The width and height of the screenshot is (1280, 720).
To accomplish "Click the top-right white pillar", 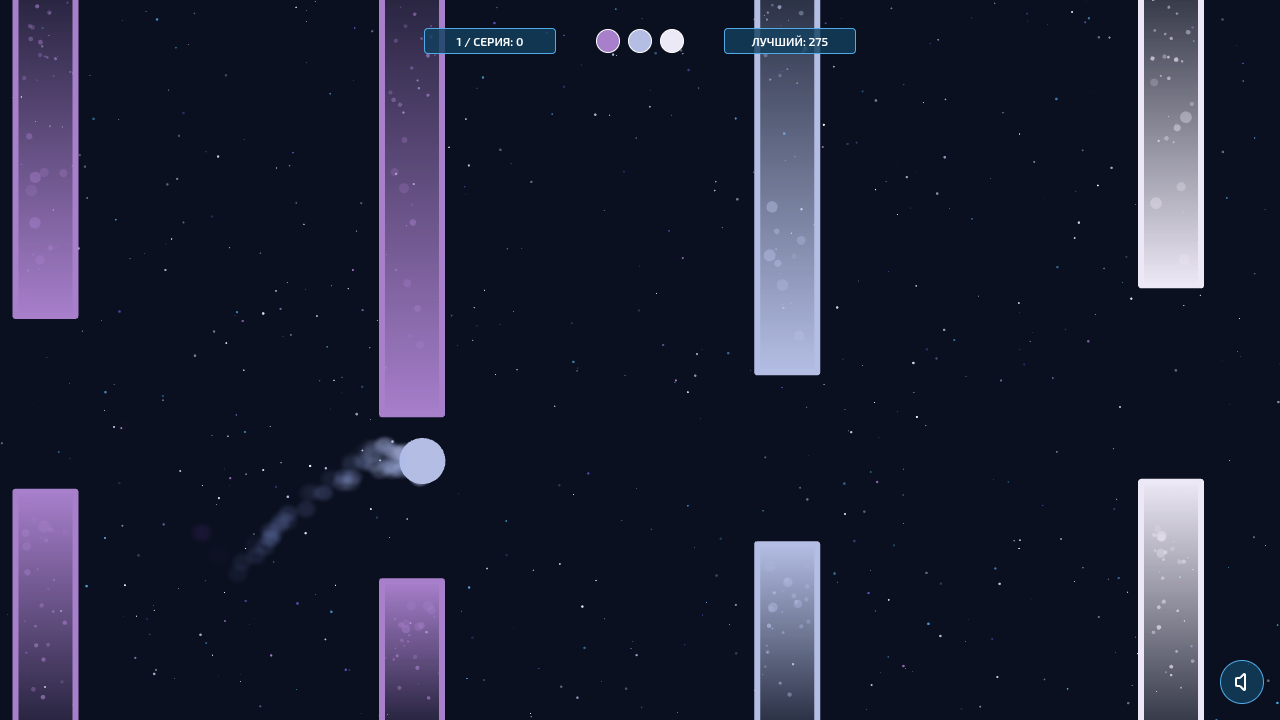I will (x=1170, y=145).
